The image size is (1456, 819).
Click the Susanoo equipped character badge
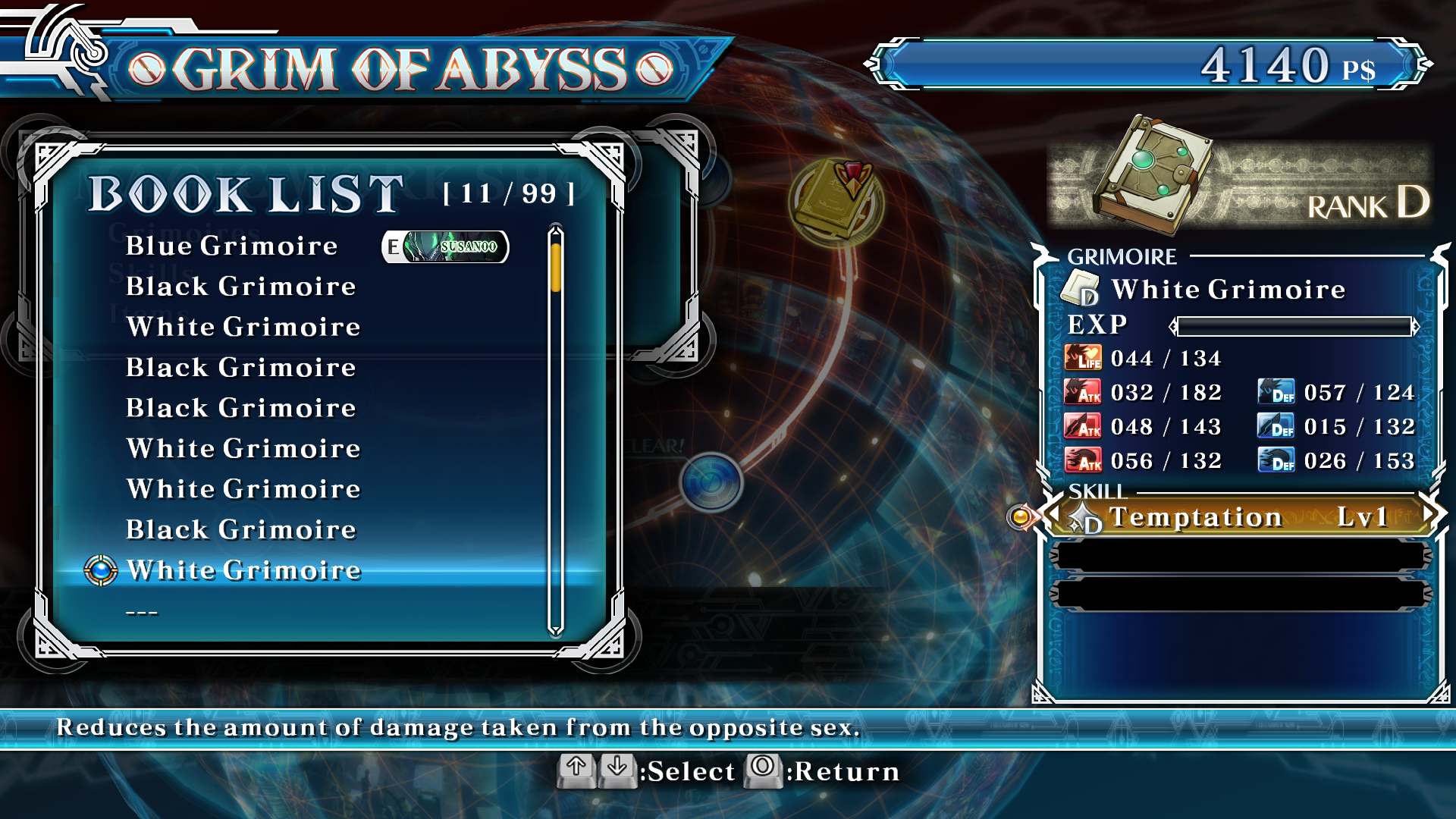(445, 247)
